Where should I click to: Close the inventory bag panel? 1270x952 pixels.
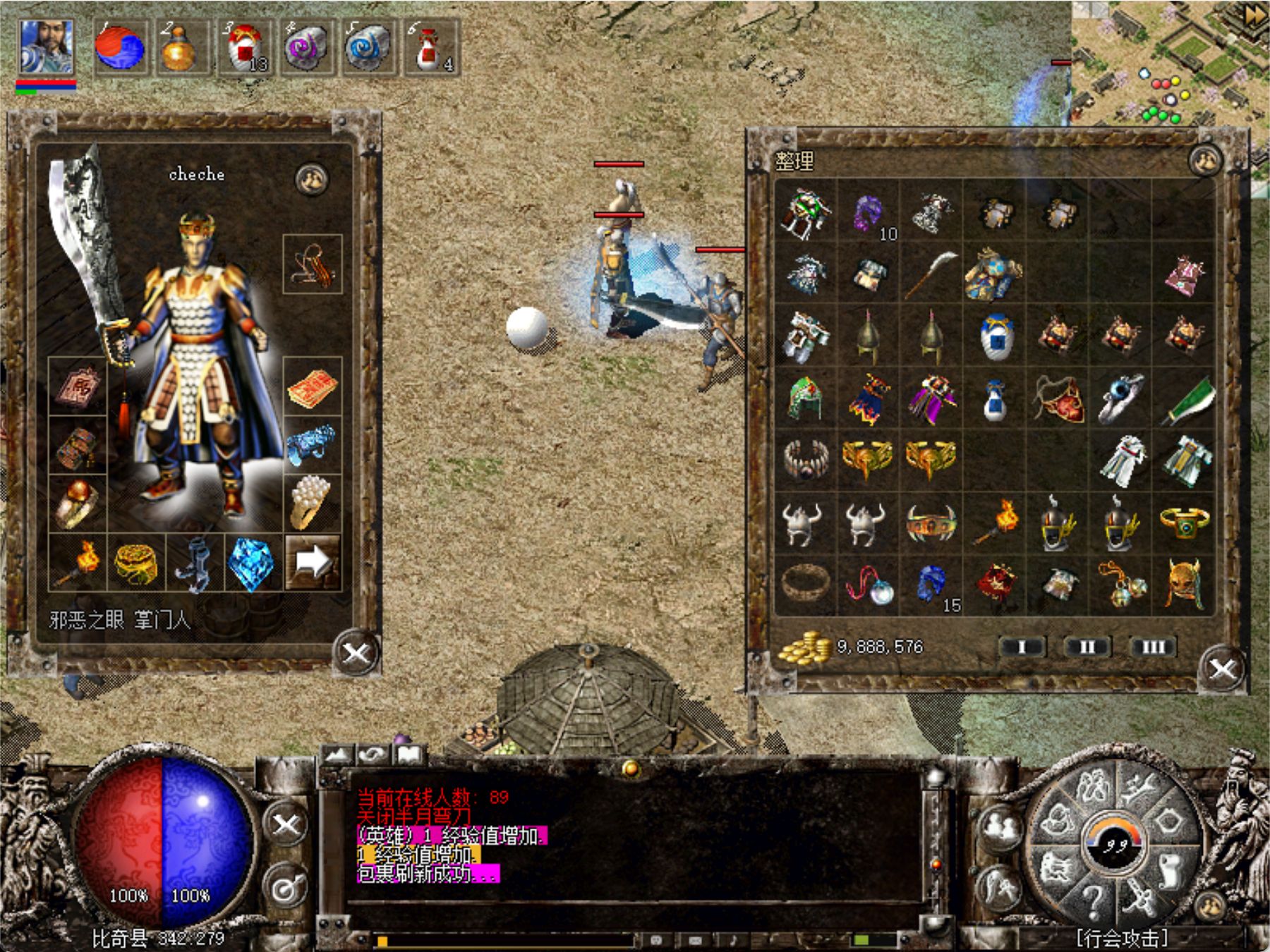[1222, 669]
